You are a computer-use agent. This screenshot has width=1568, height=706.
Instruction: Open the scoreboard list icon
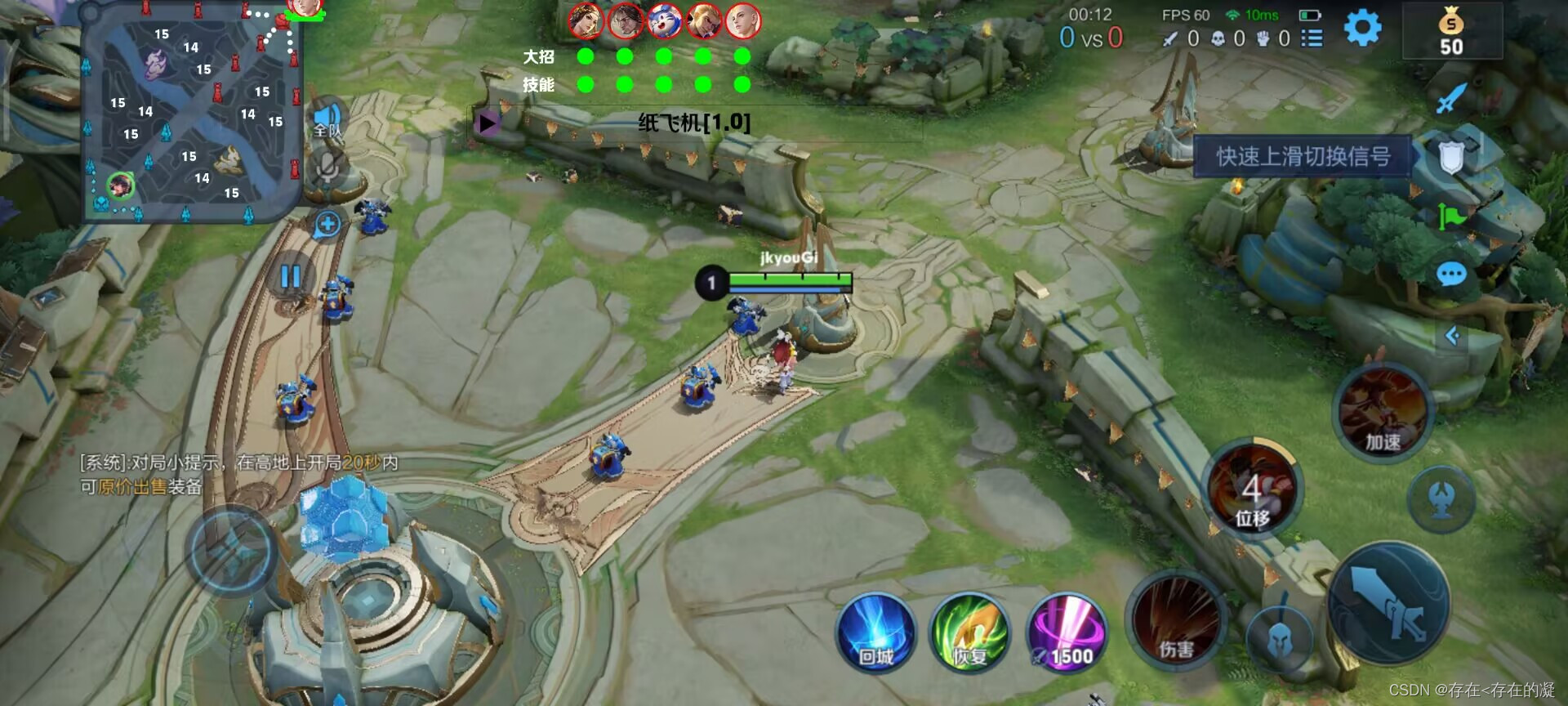(1312, 38)
